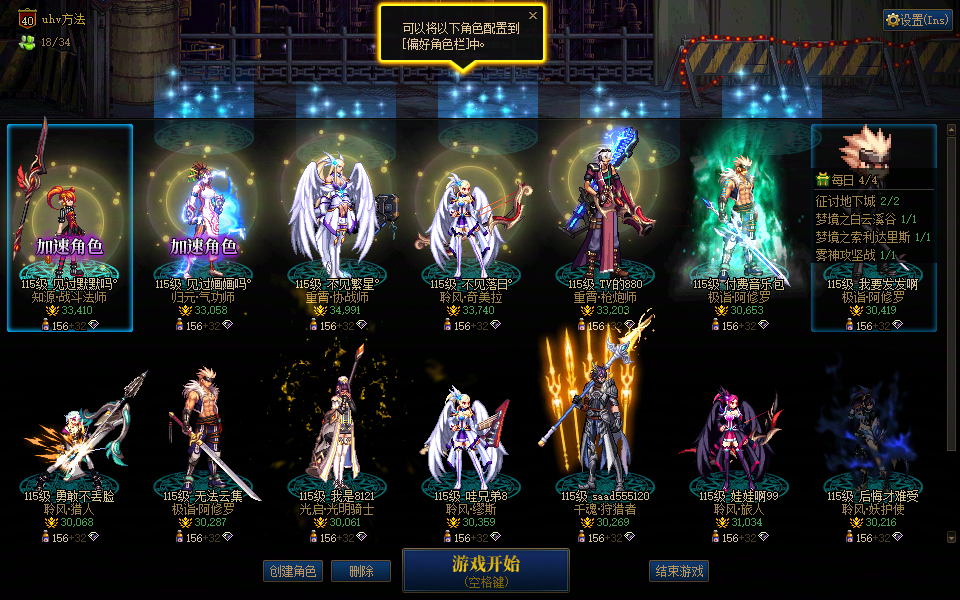This screenshot has width=960, height=600.
Task: Open the 设置 settings button
Action: 917,20
